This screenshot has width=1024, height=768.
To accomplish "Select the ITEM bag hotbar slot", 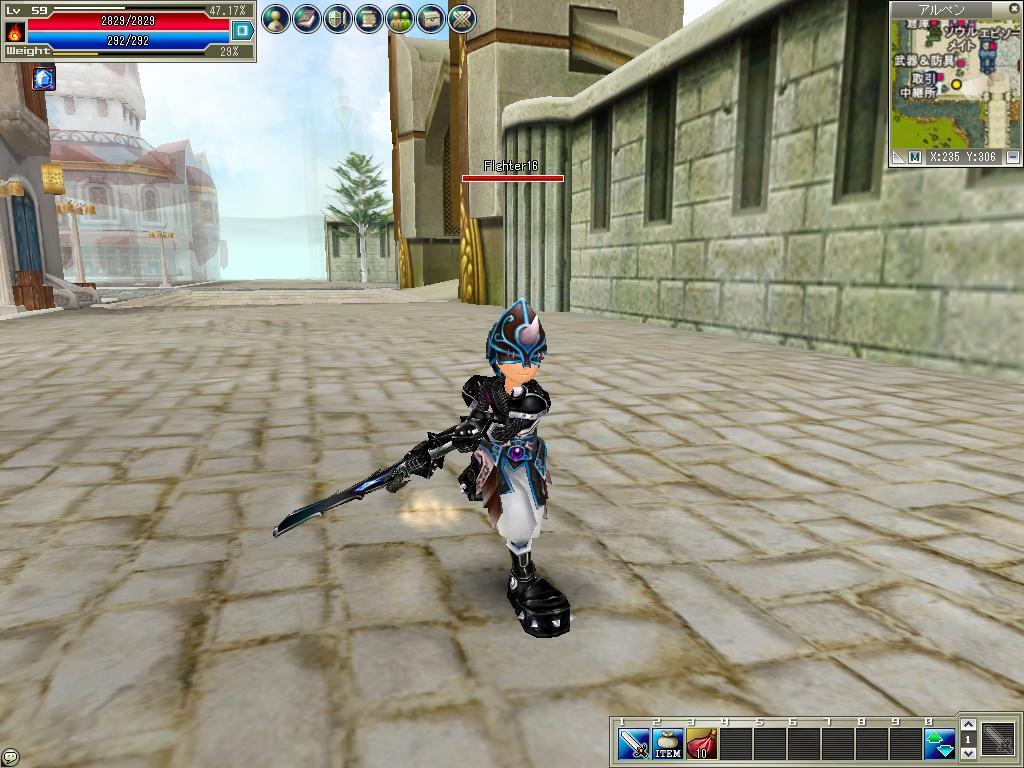I will [x=668, y=744].
